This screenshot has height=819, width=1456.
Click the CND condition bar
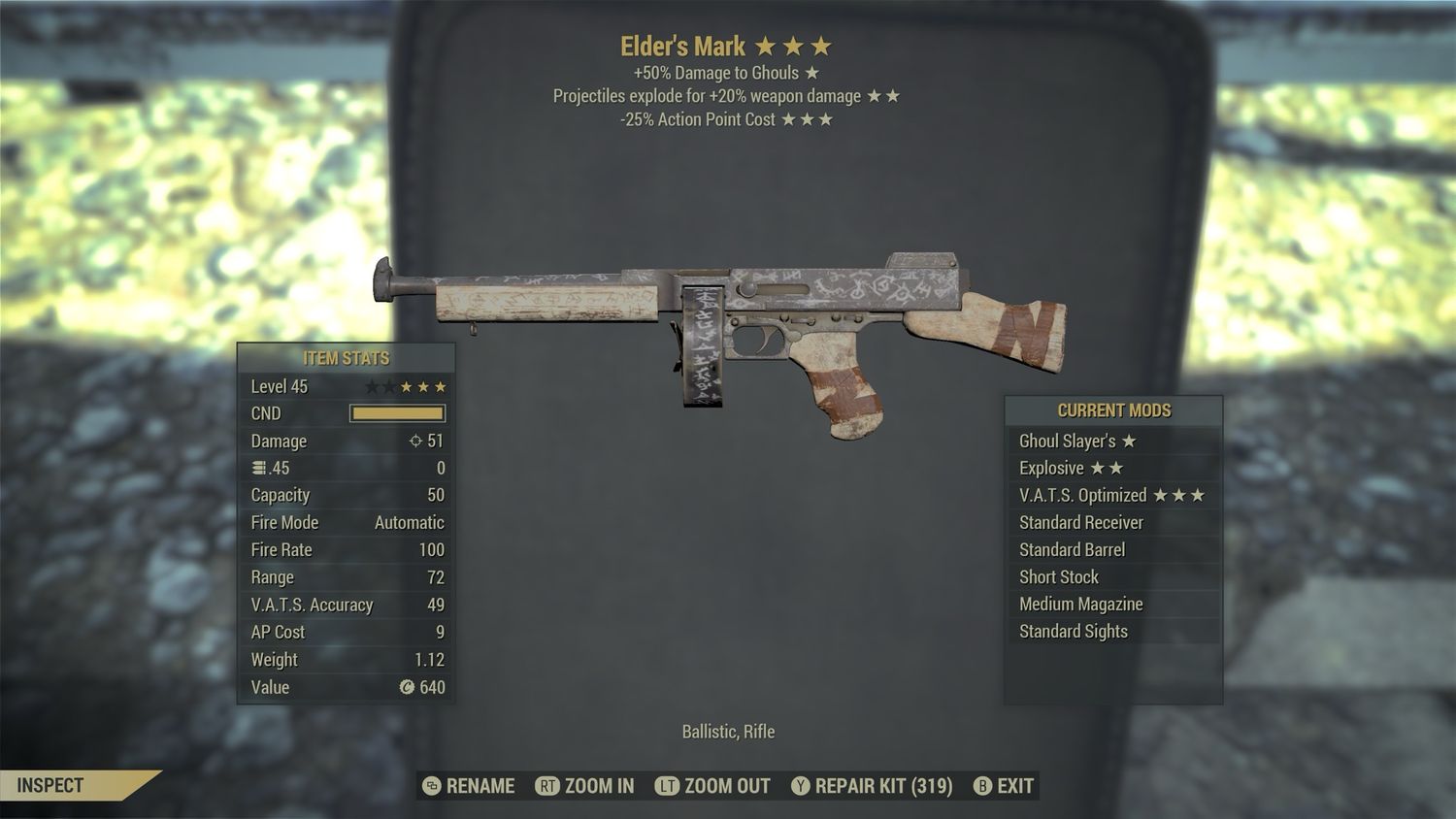click(396, 413)
